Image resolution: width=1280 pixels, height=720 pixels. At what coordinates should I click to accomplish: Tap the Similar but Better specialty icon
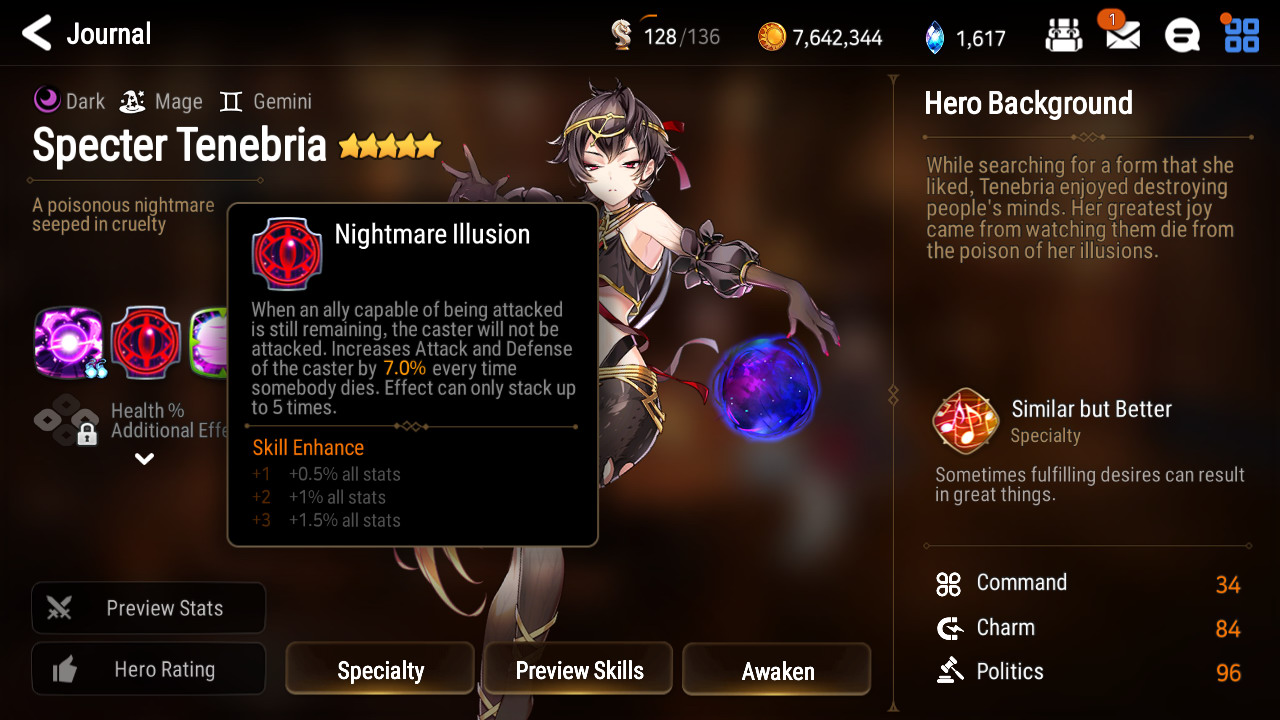[x=965, y=421]
